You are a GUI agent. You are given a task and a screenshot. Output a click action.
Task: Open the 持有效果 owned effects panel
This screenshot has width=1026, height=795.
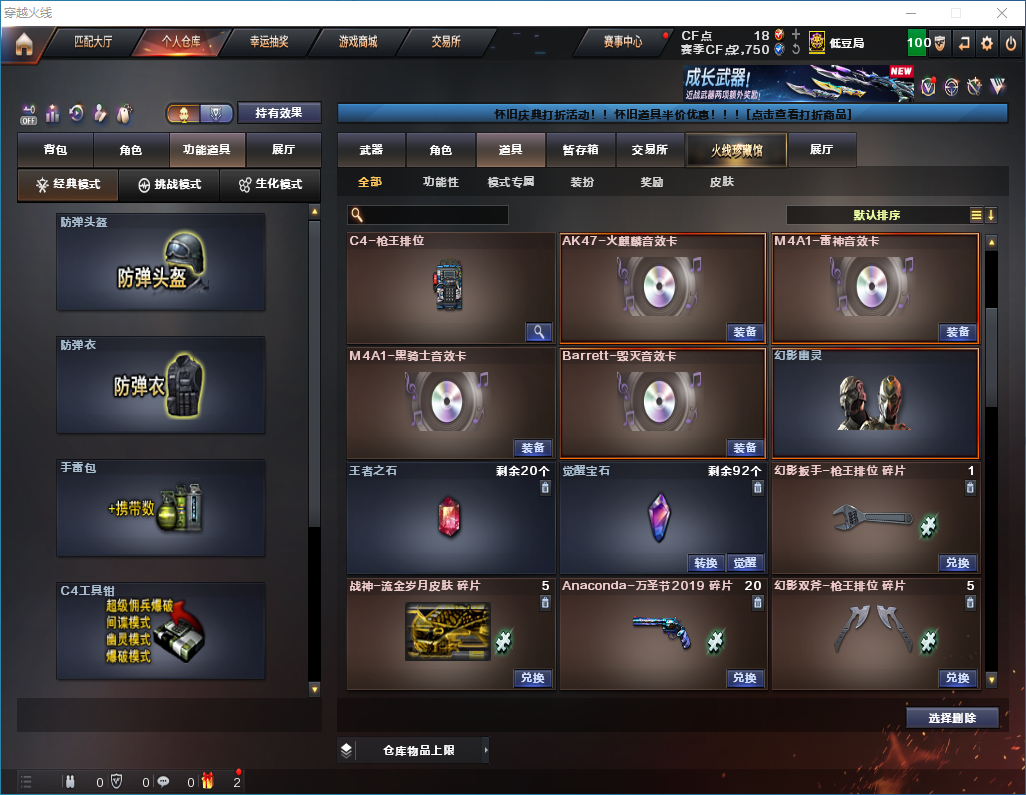click(x=279, y=113)
